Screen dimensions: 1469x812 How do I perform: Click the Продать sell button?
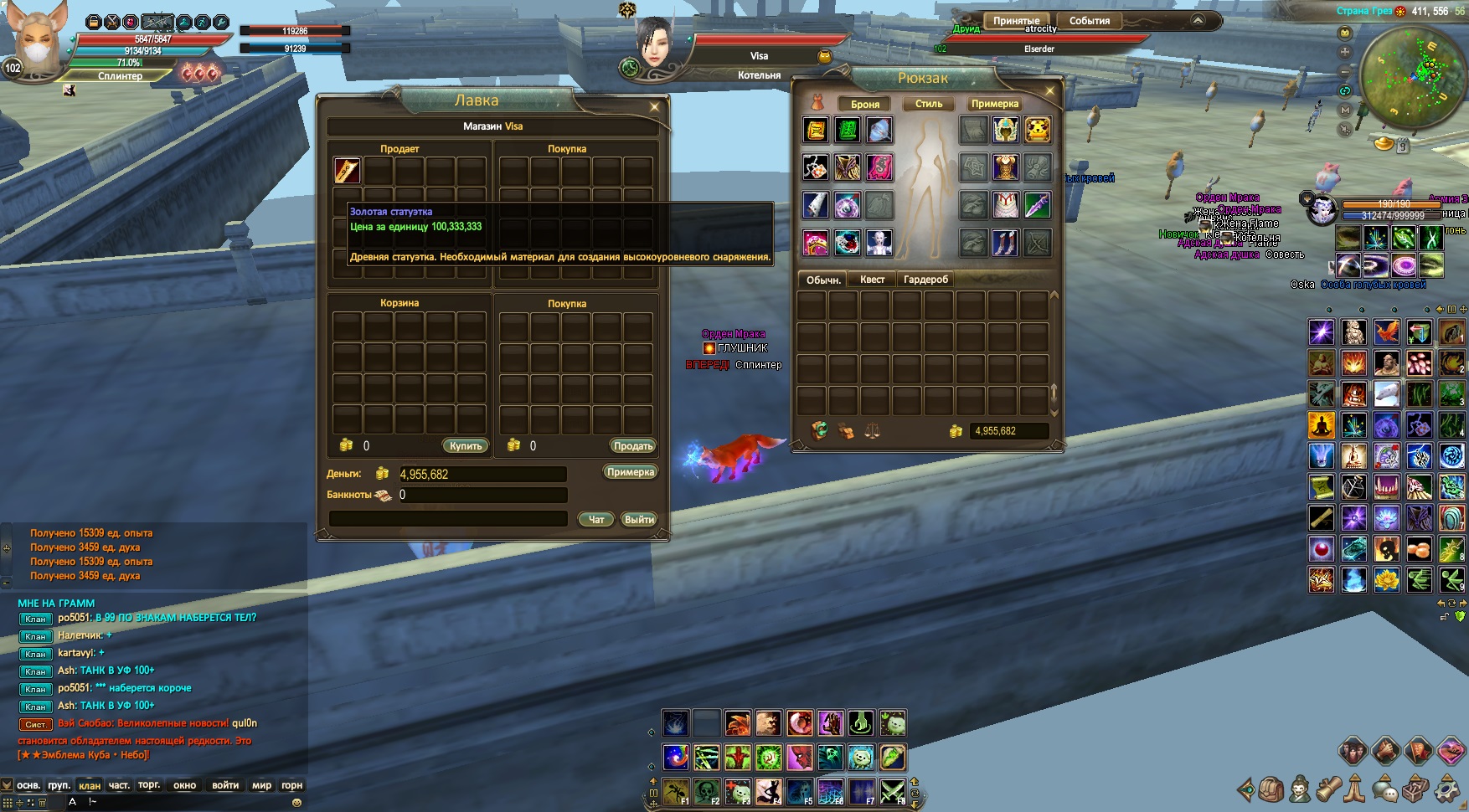pos(632,446)
